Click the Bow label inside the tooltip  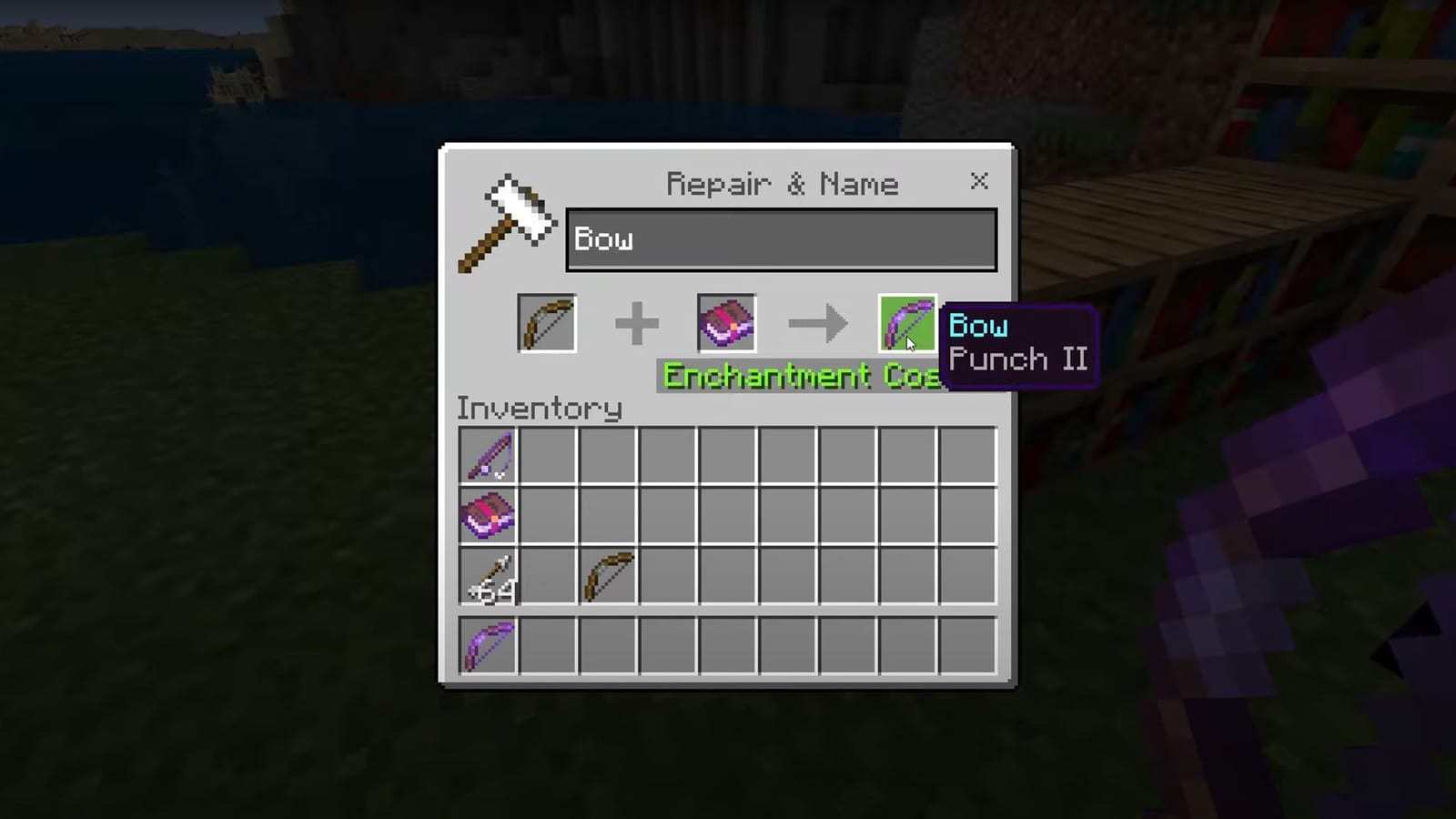[x=978, y=326]
